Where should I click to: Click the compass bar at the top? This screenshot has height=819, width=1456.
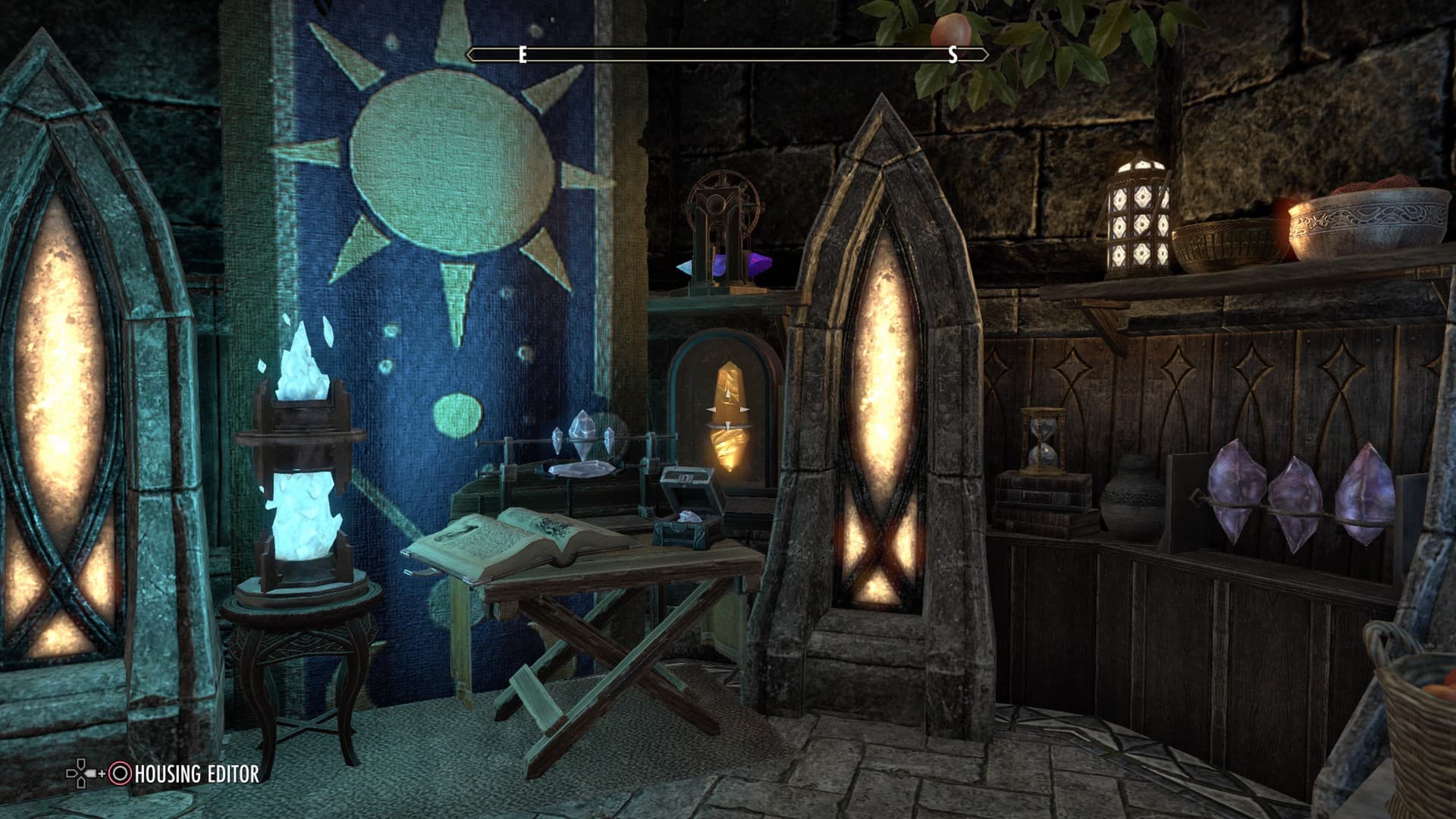(726, 53)
